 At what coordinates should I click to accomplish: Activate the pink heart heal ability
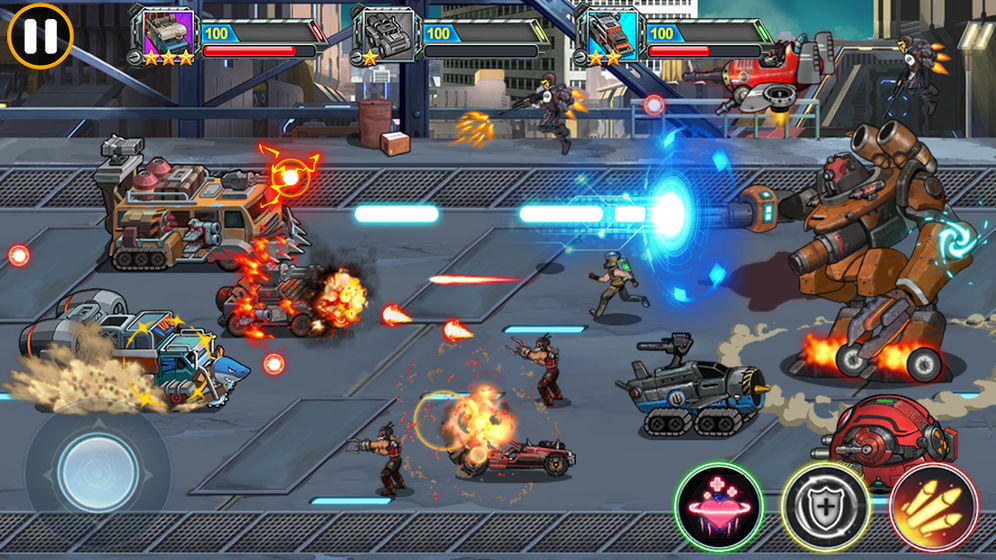718,506
